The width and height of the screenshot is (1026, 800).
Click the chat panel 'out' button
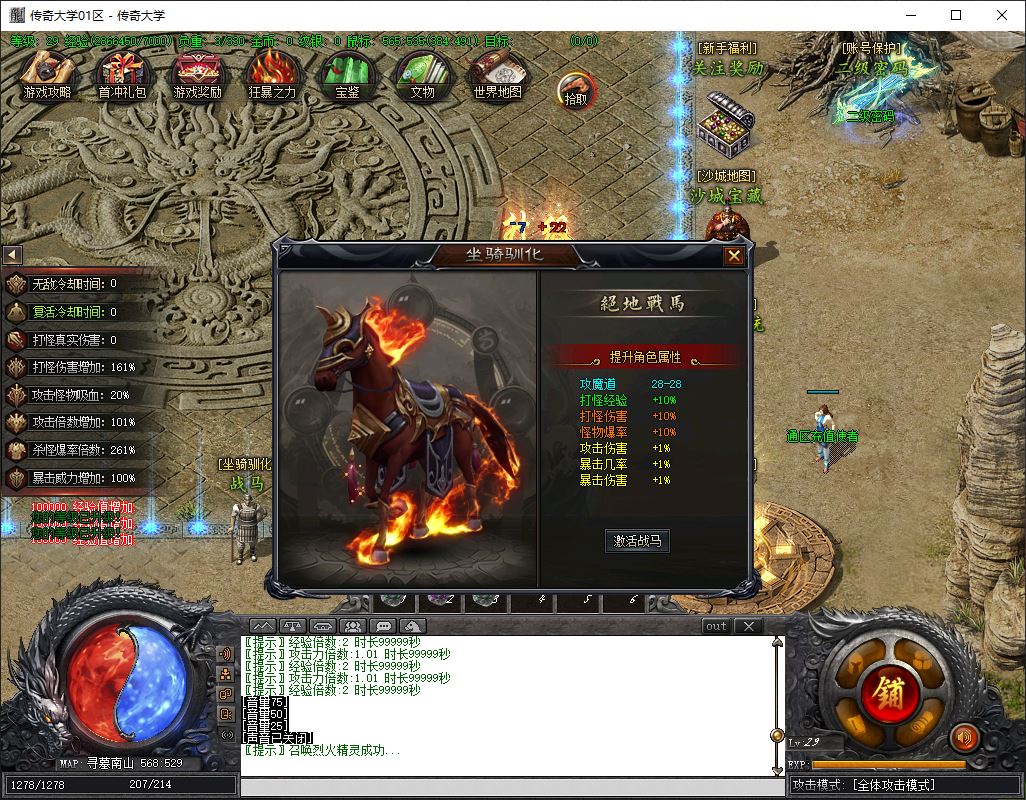[716, 626]
